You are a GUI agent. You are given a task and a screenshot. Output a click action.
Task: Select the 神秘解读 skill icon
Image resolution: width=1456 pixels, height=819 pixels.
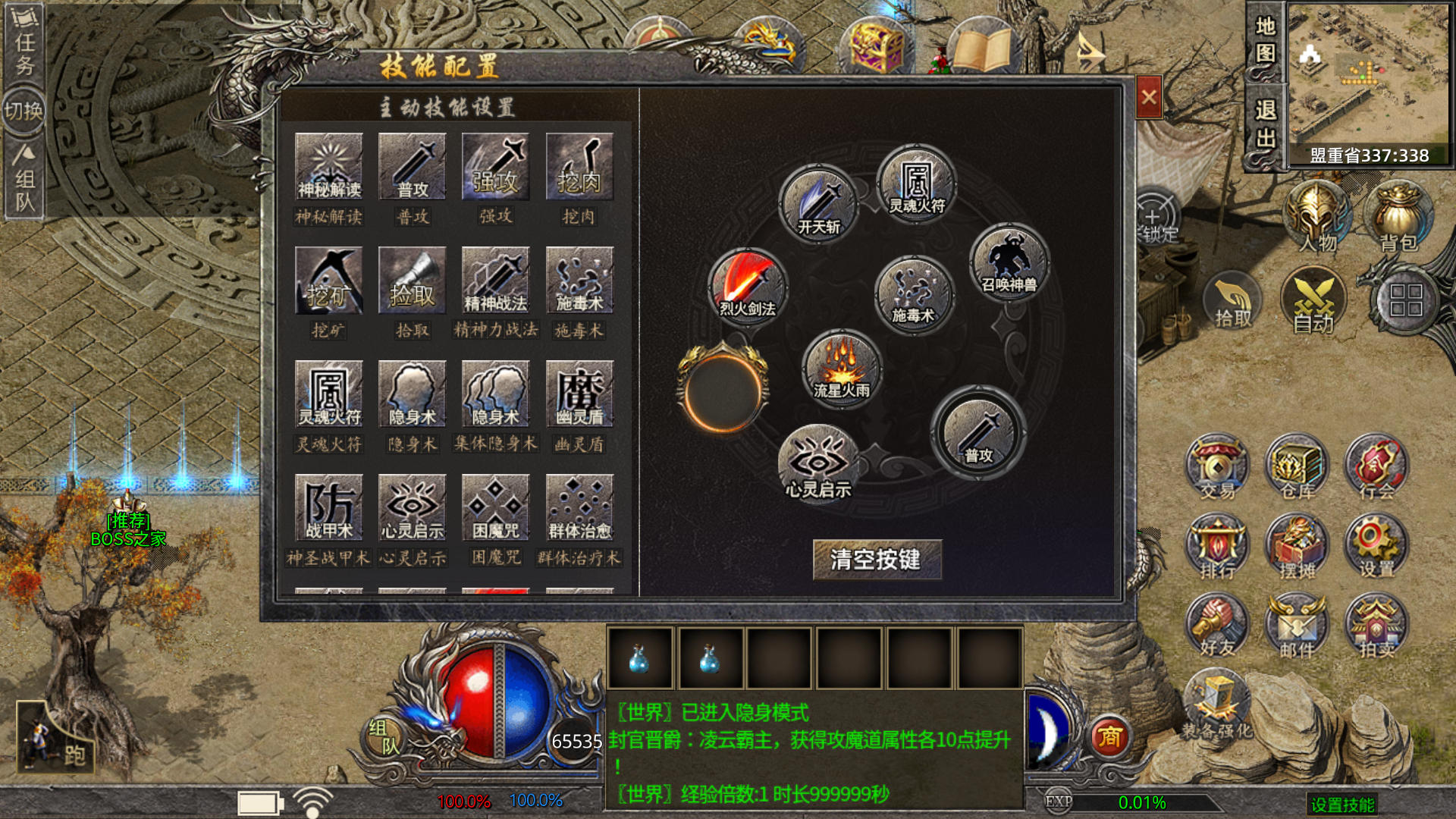(x=329, y=167)
